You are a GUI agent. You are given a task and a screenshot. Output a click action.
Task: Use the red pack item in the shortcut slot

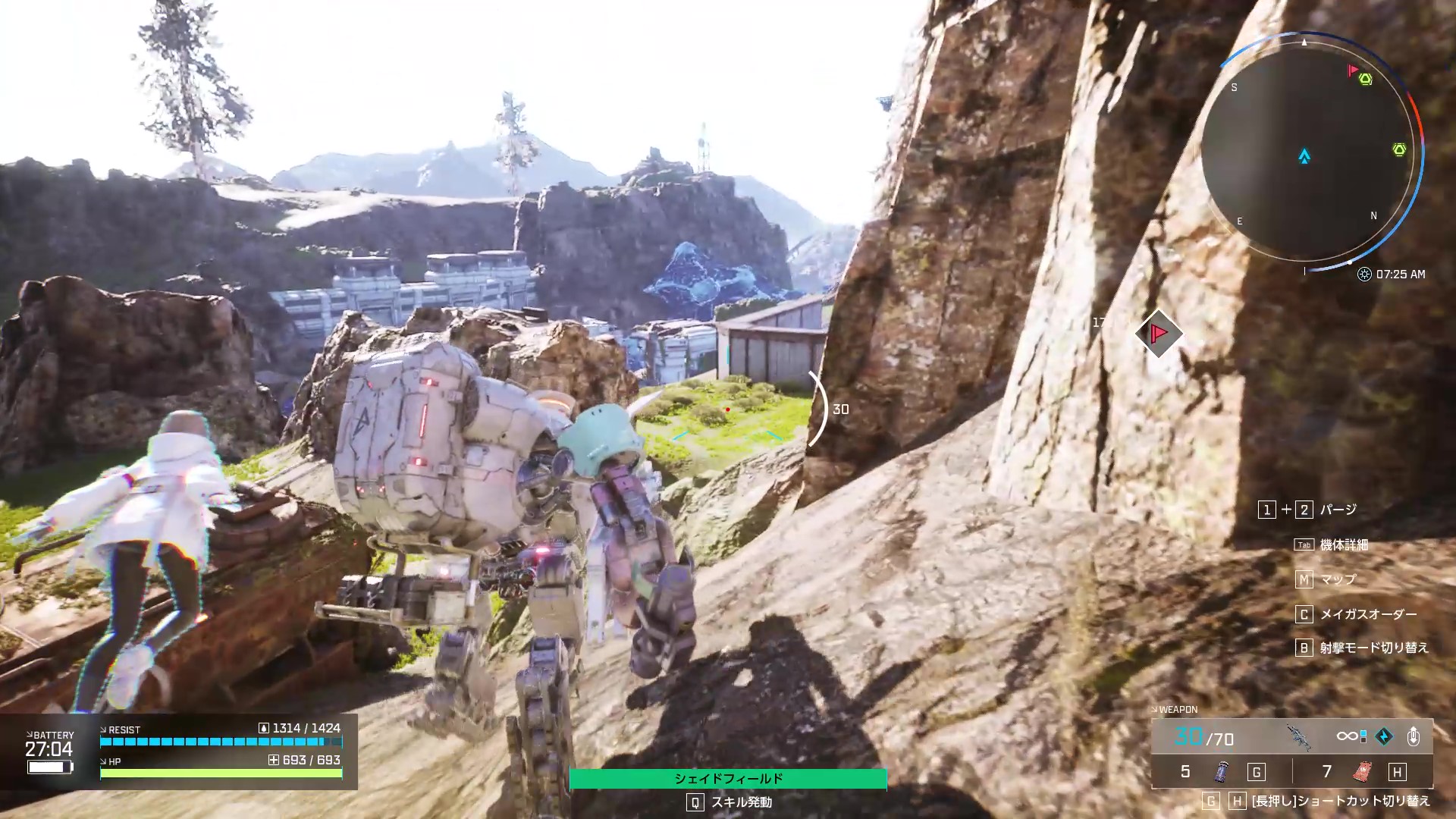tap(1362, 772)
